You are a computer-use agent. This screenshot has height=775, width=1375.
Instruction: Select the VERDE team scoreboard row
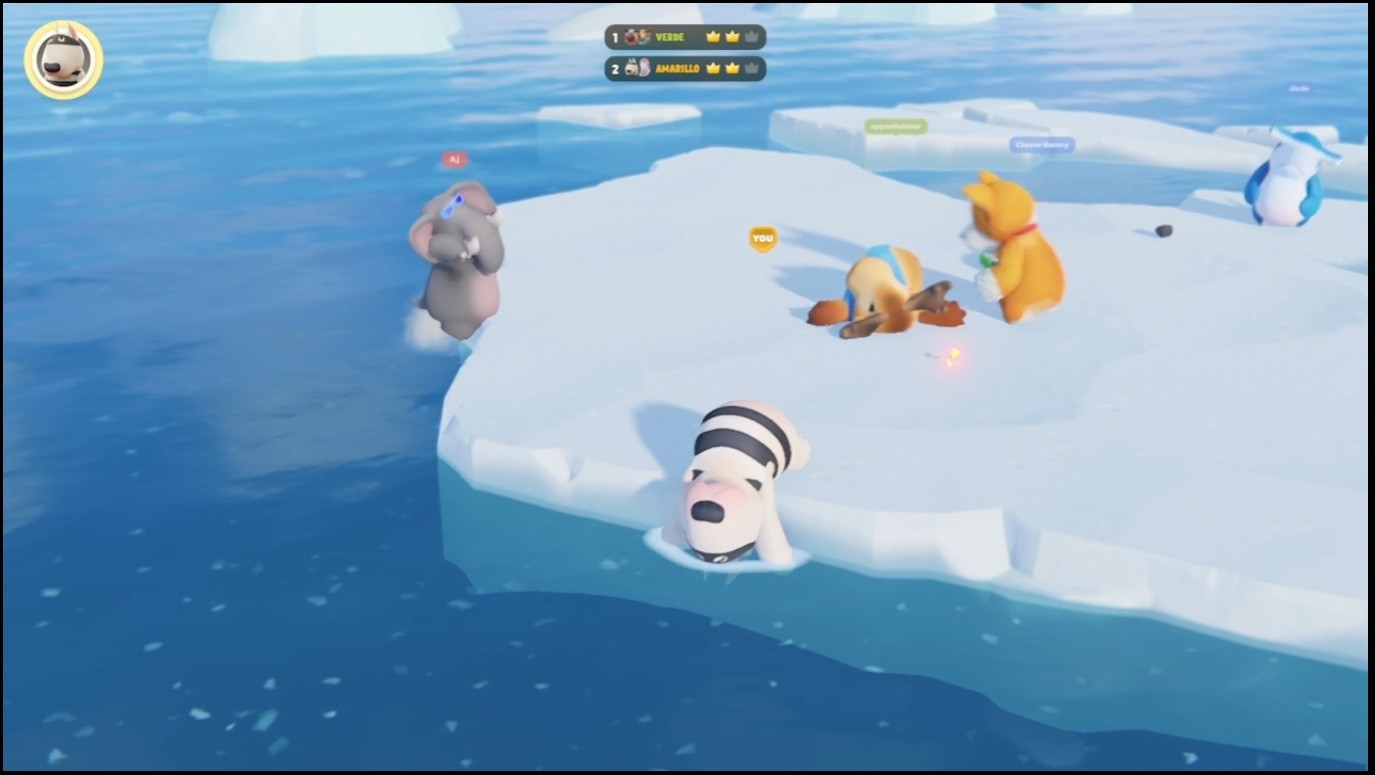tap(685, 37)
